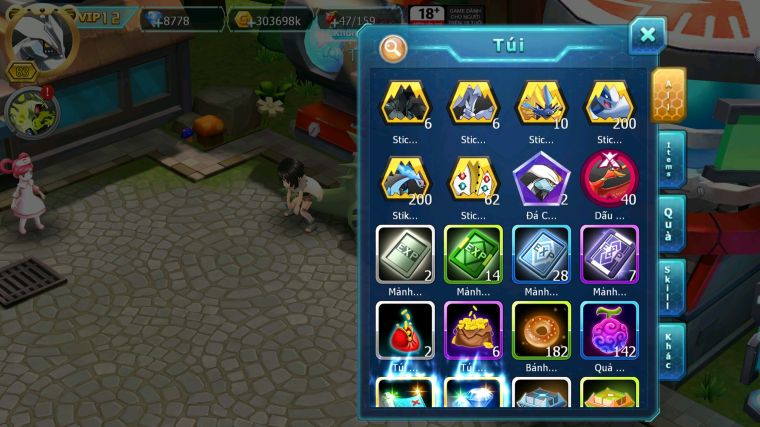Close the Túi bag window

[647, 36]
